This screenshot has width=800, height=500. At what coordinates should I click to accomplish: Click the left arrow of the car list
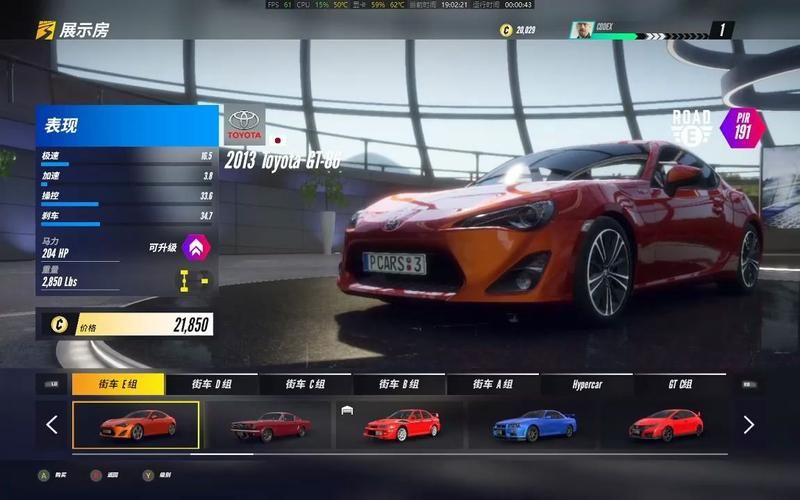[x=52, y=425]
